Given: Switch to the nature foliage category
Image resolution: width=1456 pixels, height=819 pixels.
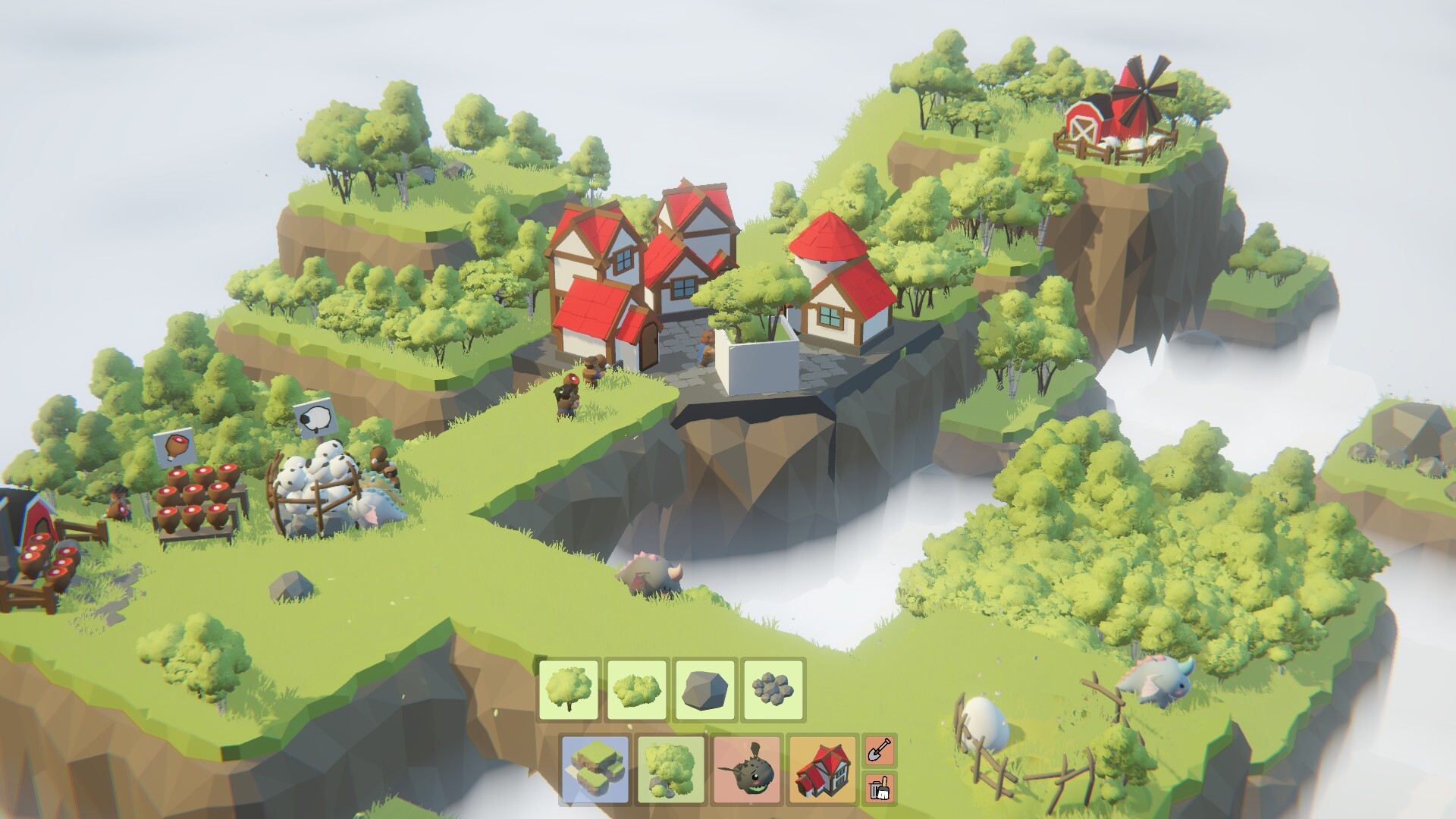Looking at the screenshot, I should coord(671,769).
